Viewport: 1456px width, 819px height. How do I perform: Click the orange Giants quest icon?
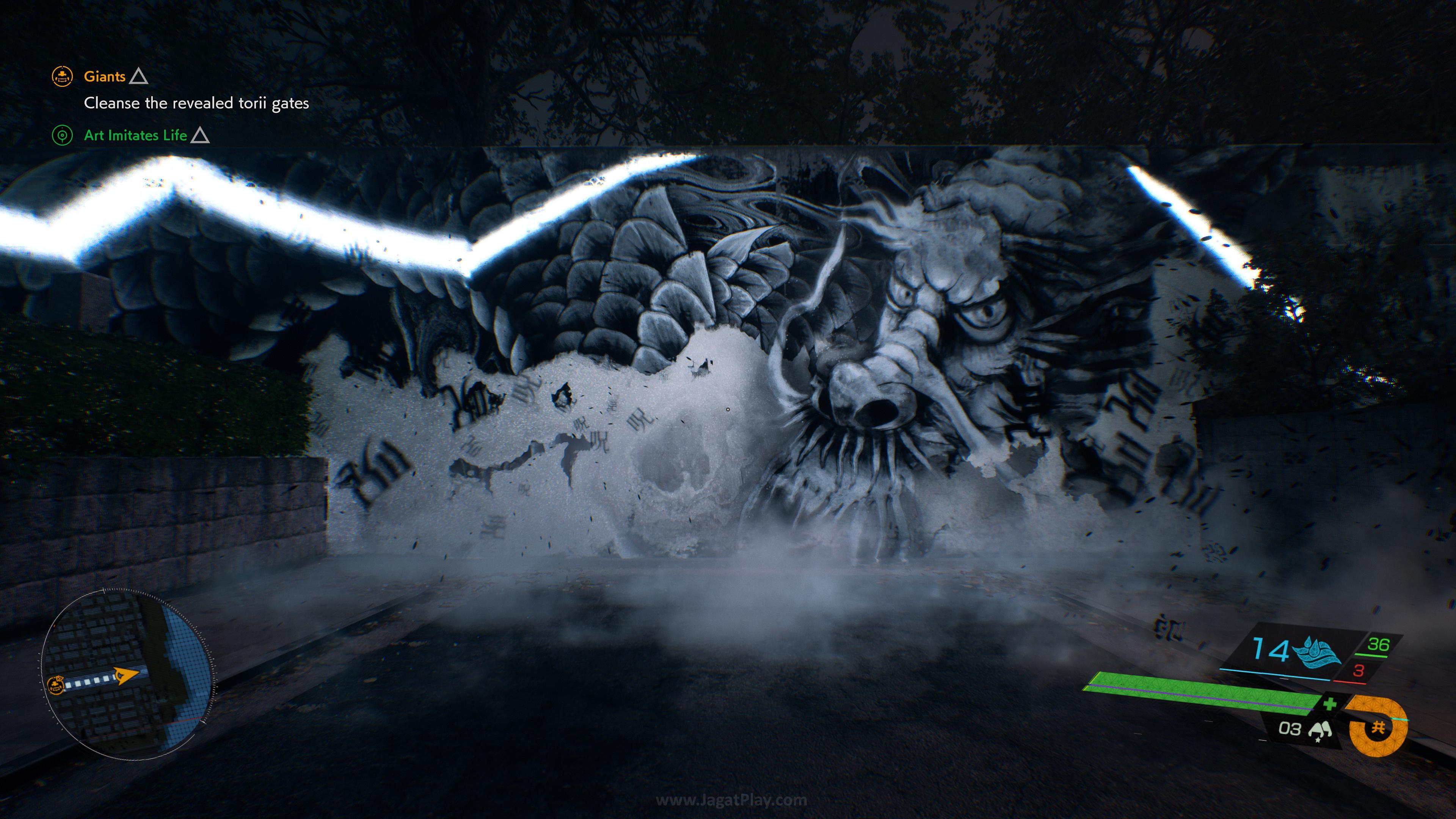[x=62, y=76]
